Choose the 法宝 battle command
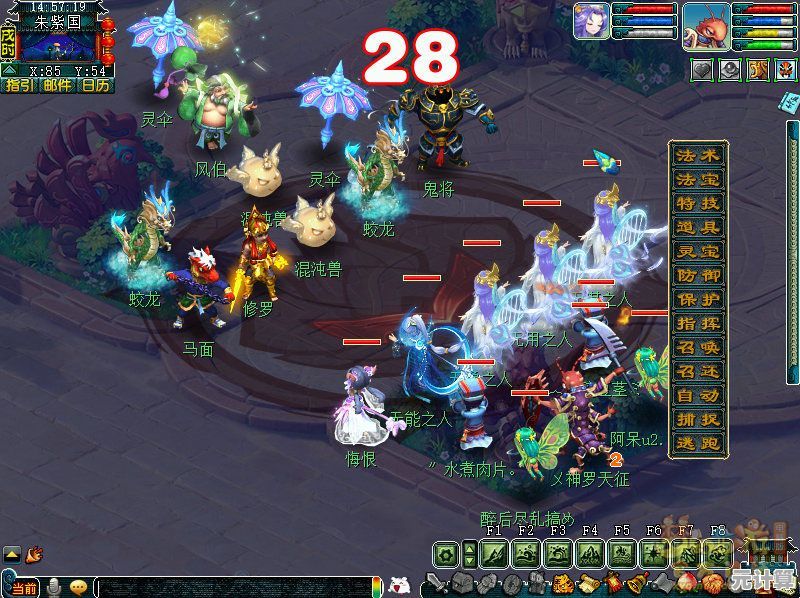 (698, 180)
